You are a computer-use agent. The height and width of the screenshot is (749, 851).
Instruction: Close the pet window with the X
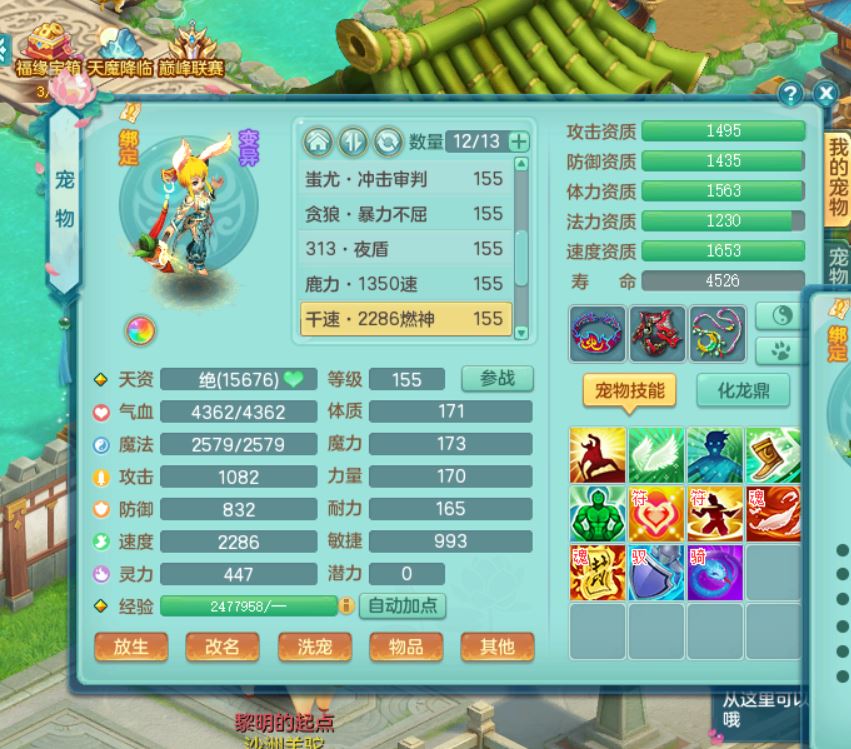click(x=825, y=94)
